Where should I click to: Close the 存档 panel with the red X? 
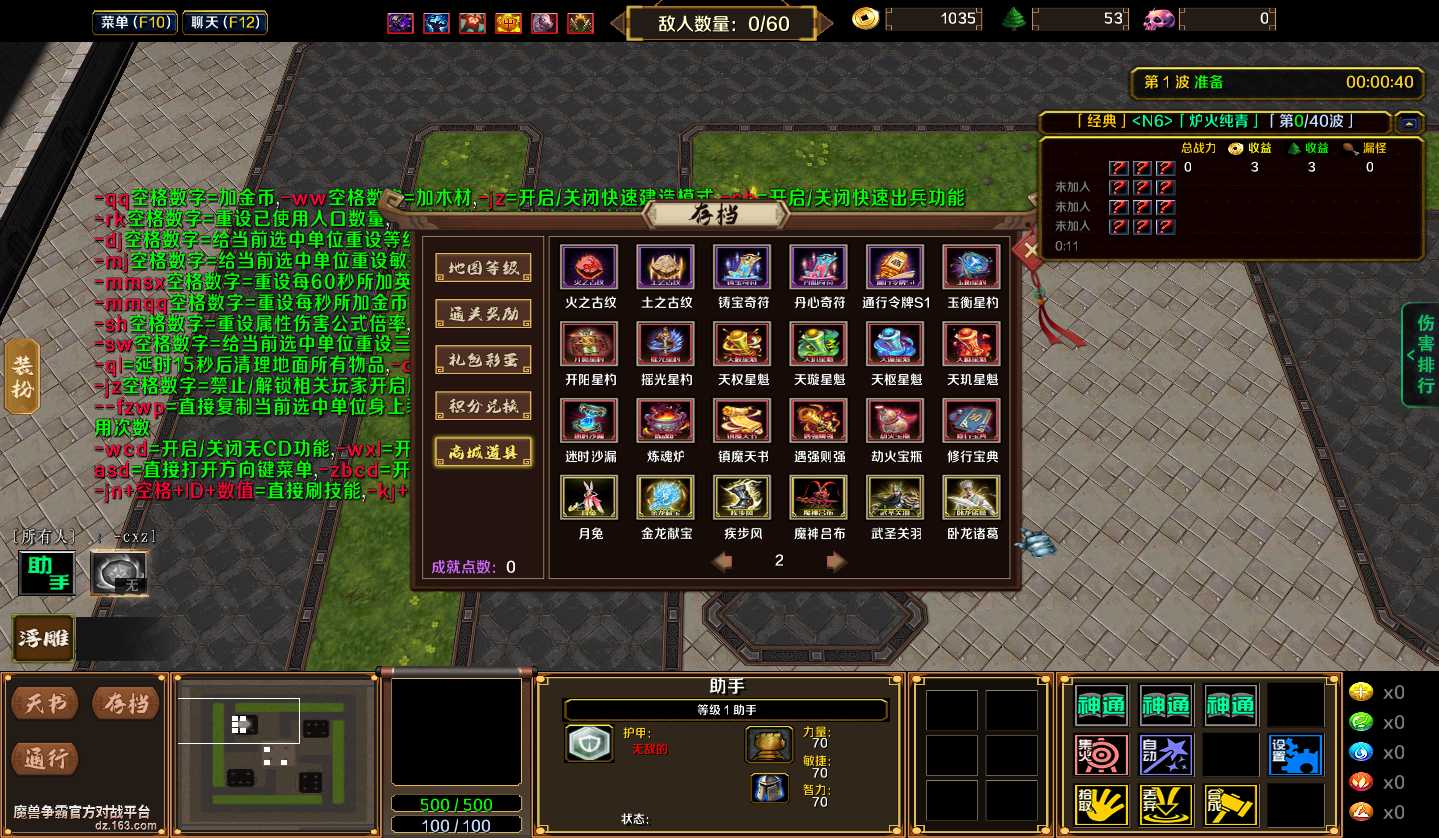(1030, 250)
